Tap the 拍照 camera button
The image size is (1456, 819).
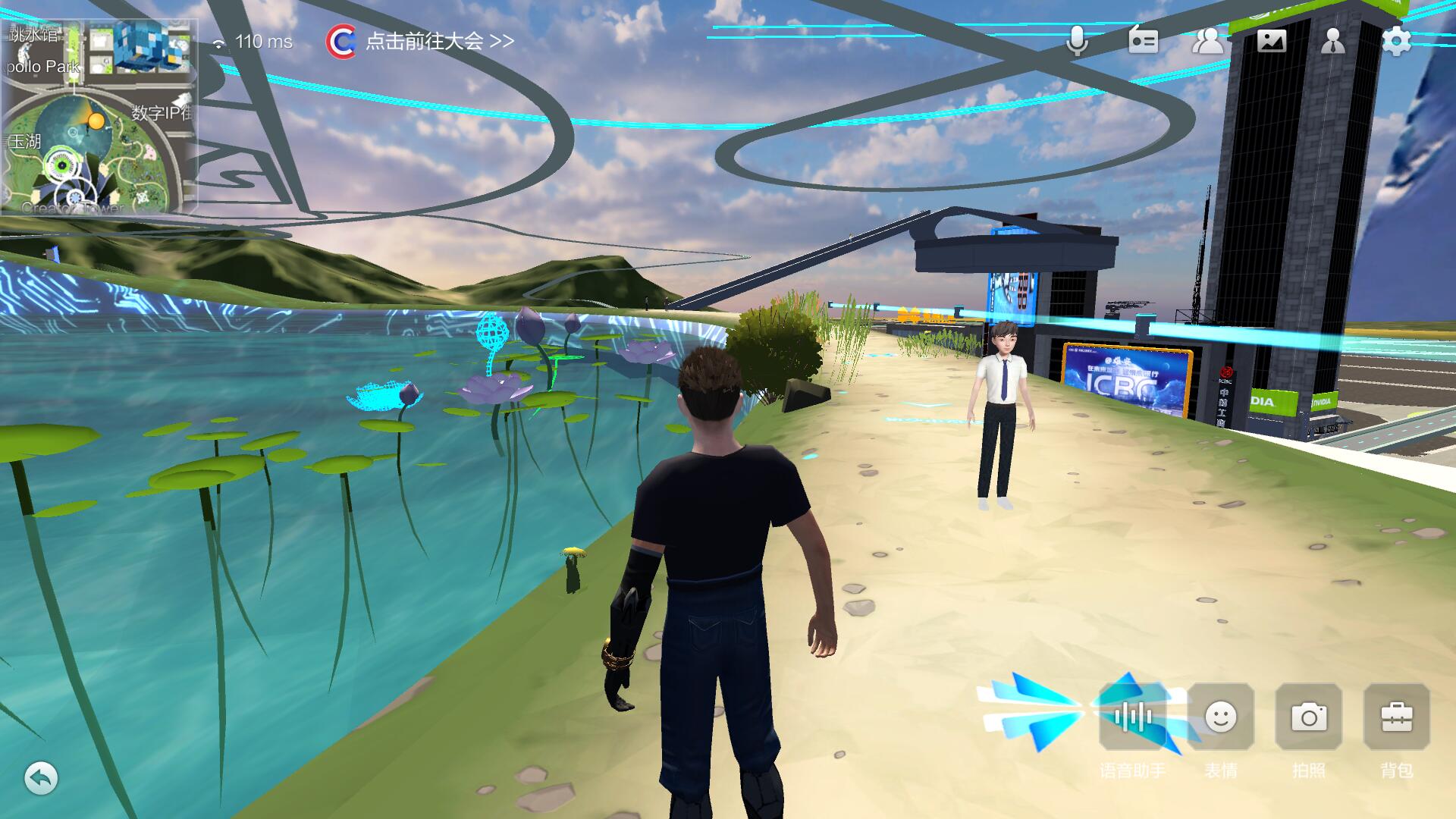pos(1309,717)
